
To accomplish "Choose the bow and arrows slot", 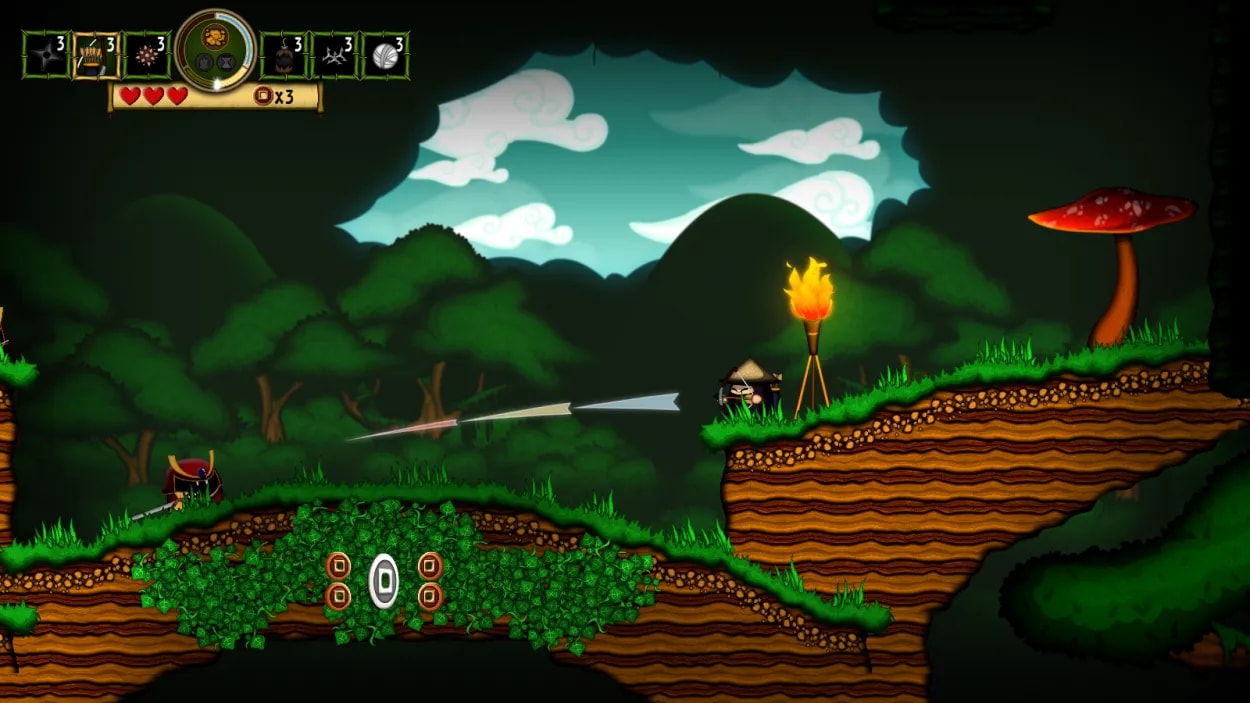I will [x=96, y=55].
